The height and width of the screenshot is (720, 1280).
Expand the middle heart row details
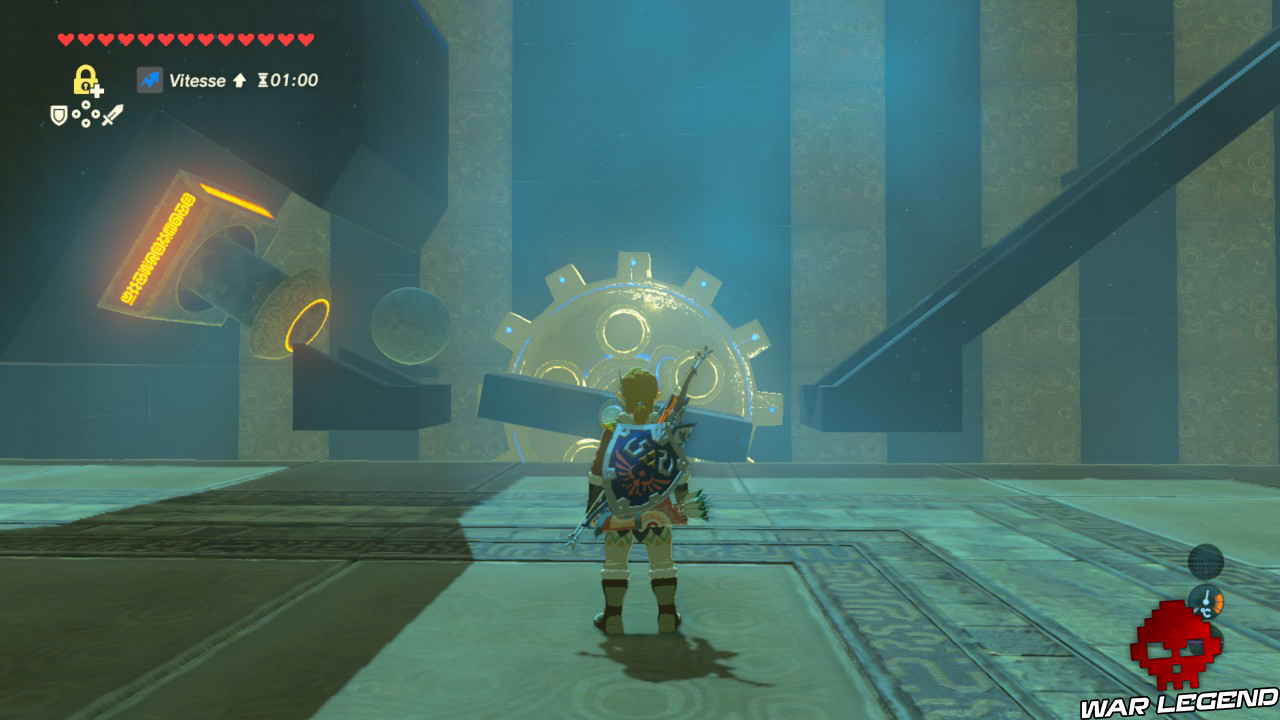point(183,40)
